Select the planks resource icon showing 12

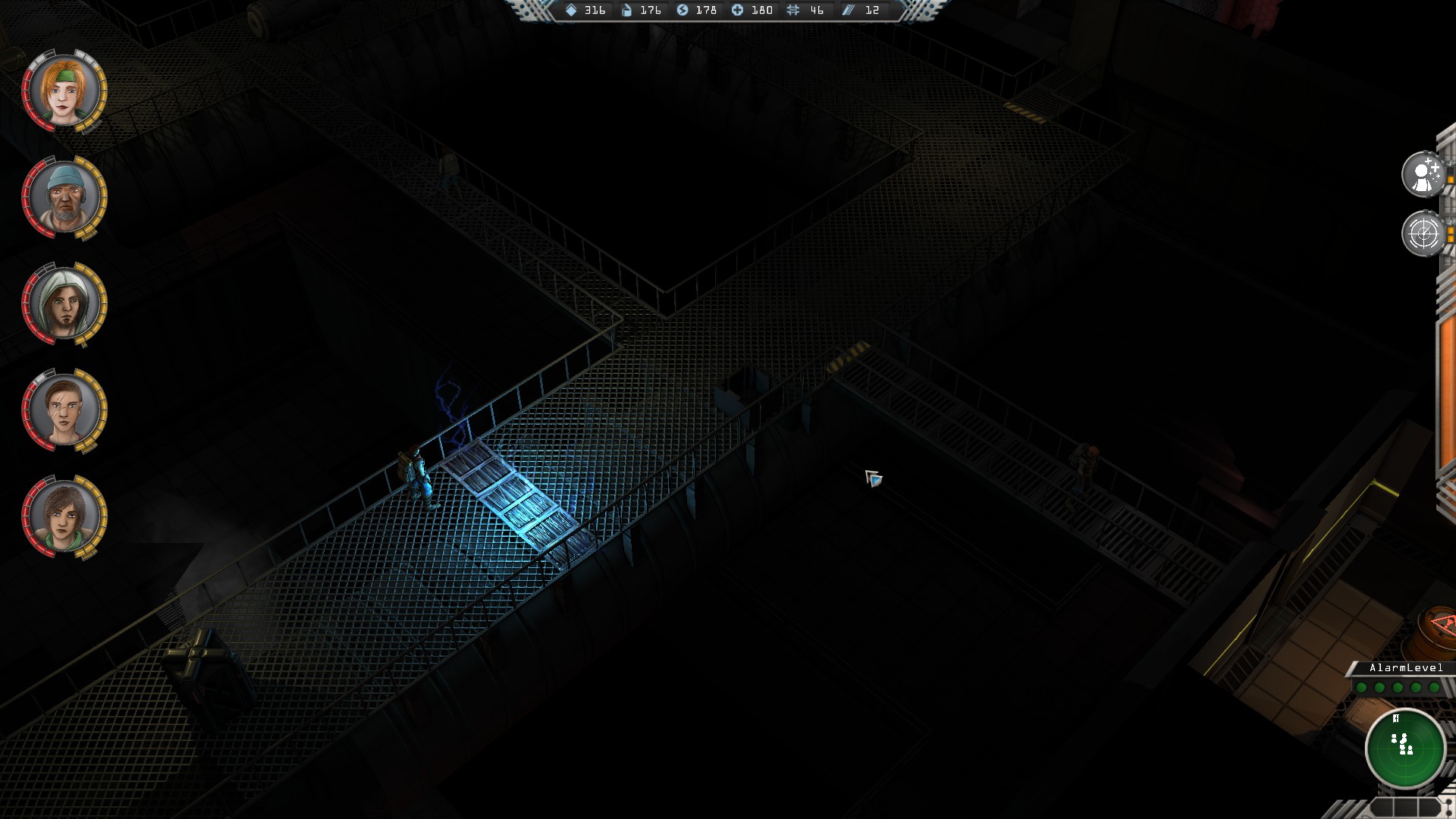click(847, 11)
